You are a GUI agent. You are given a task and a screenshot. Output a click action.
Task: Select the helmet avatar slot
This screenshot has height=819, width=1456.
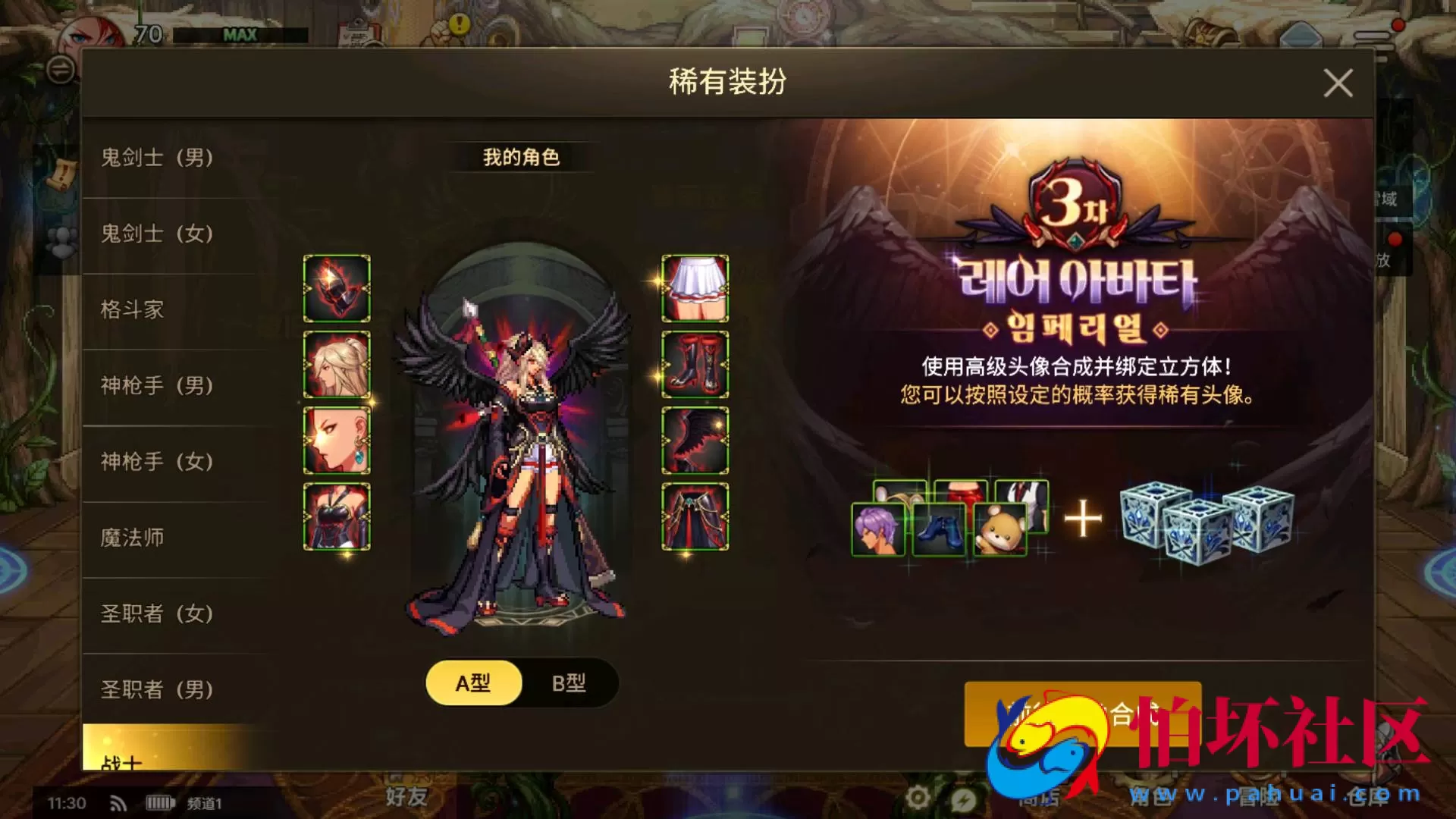pyautogui.click(x=337, y=289)
